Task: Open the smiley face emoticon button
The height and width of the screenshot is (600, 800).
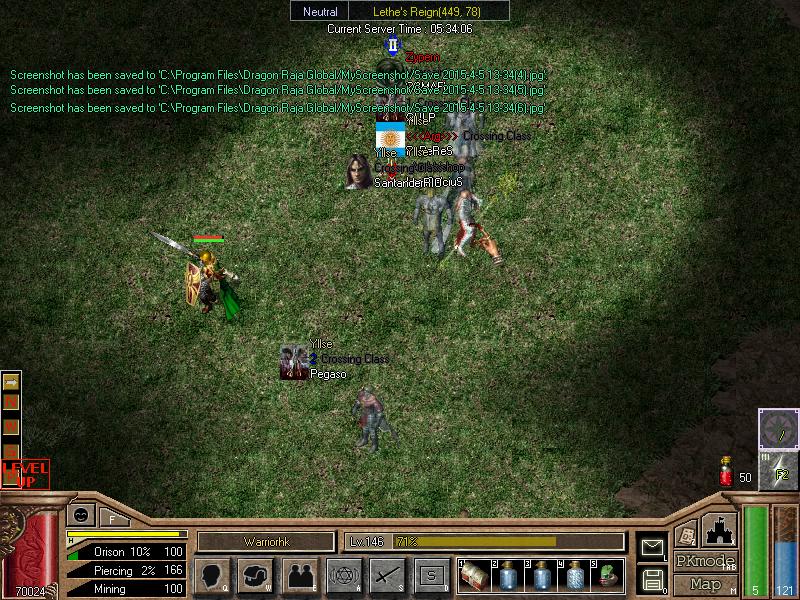Action: coord(79,516)
